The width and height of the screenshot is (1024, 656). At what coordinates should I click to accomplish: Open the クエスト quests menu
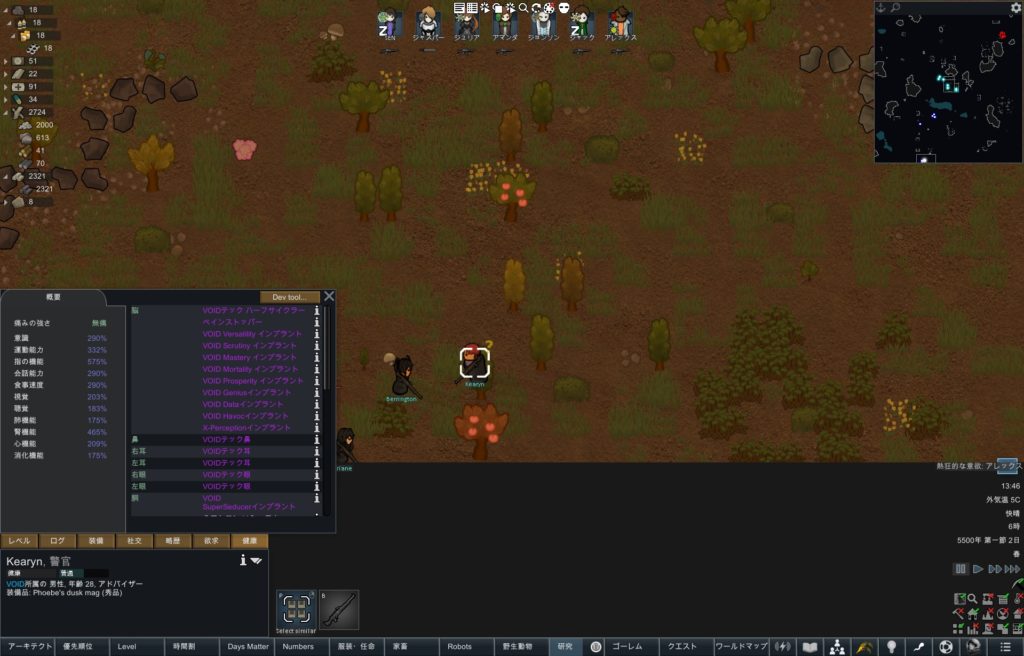(x=683, y=647)
